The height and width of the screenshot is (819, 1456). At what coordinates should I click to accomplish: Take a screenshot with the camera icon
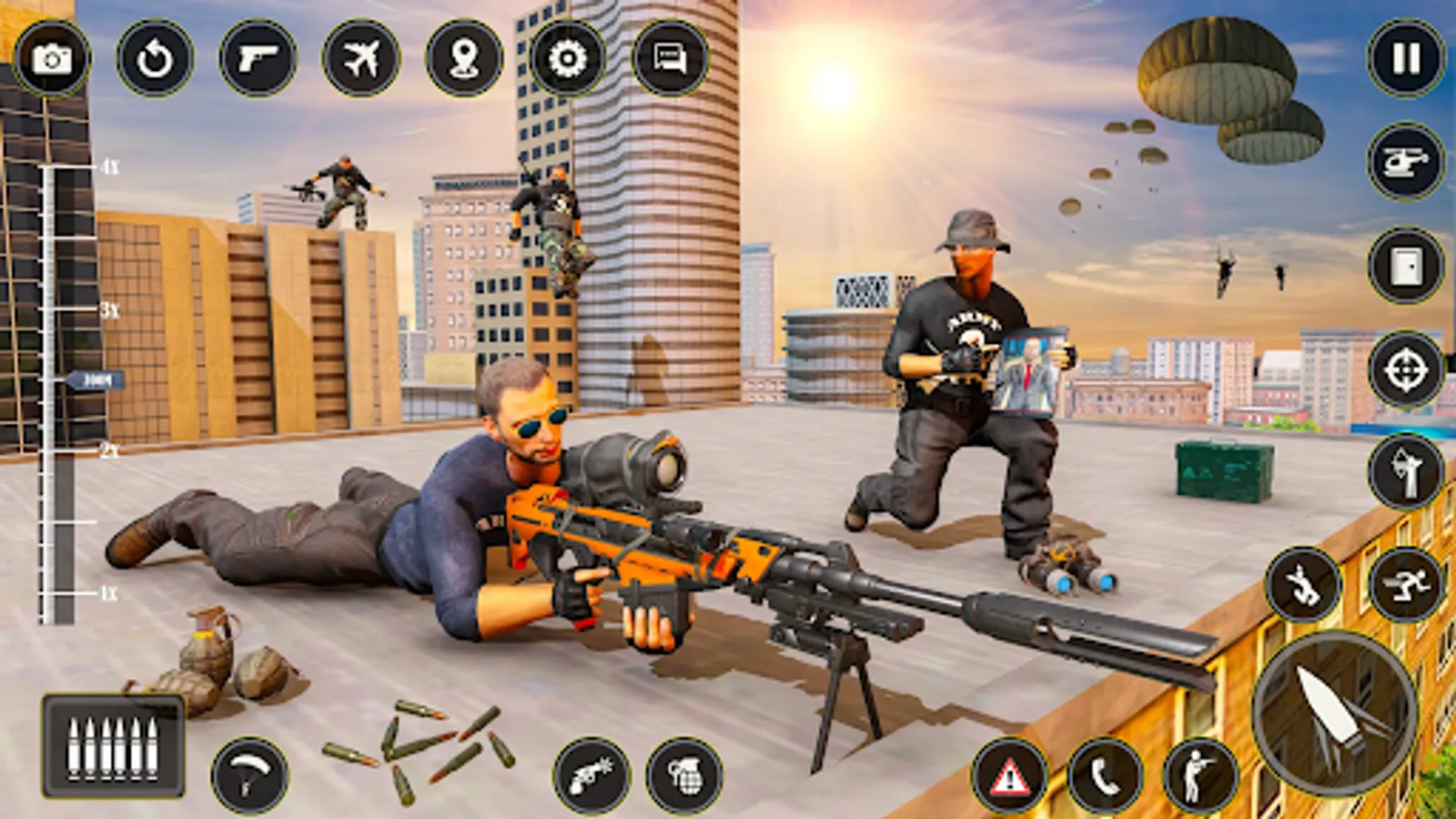click(53, 59)
